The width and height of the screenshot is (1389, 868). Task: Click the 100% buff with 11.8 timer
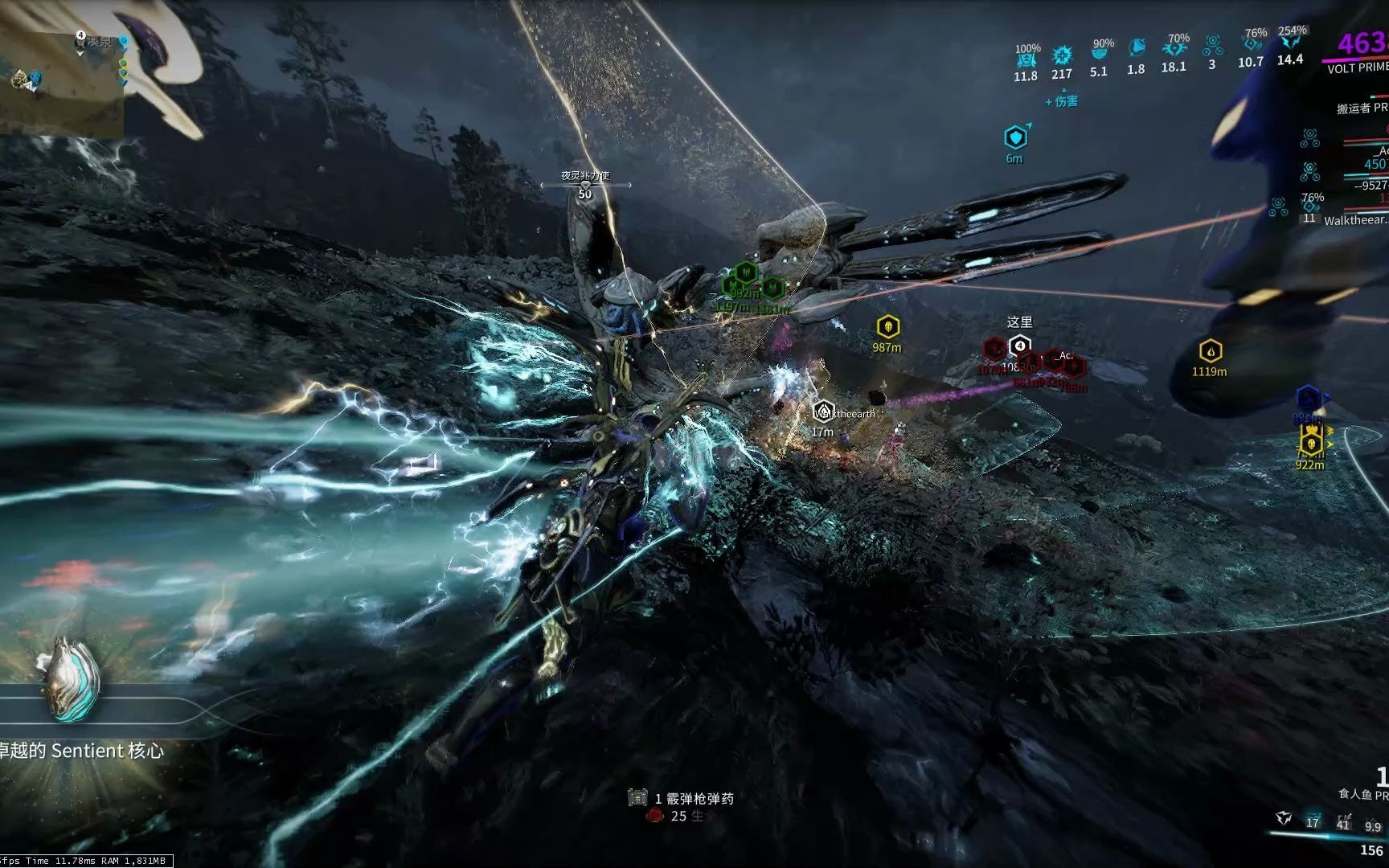click(x=1026, y=58)
